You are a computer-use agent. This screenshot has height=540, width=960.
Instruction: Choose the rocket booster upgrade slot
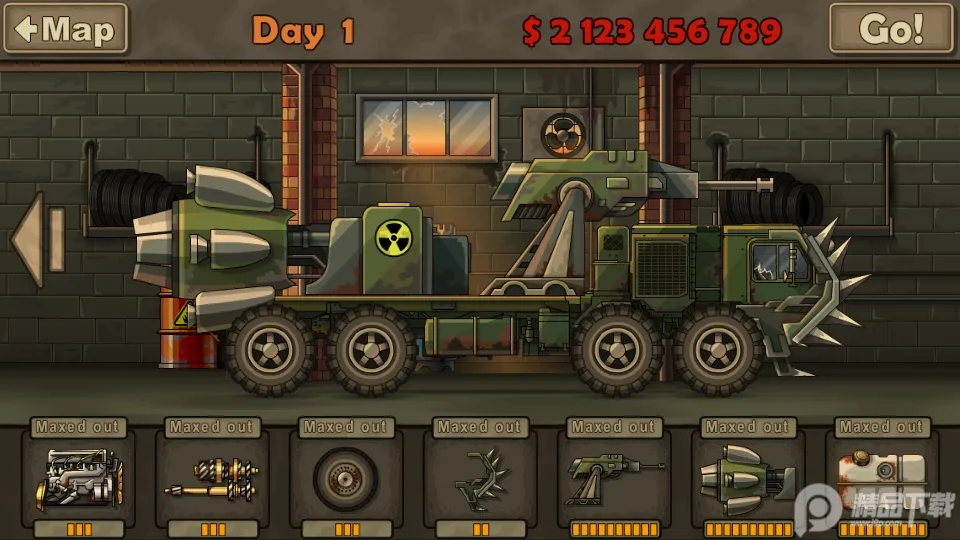tap(748, 479)
